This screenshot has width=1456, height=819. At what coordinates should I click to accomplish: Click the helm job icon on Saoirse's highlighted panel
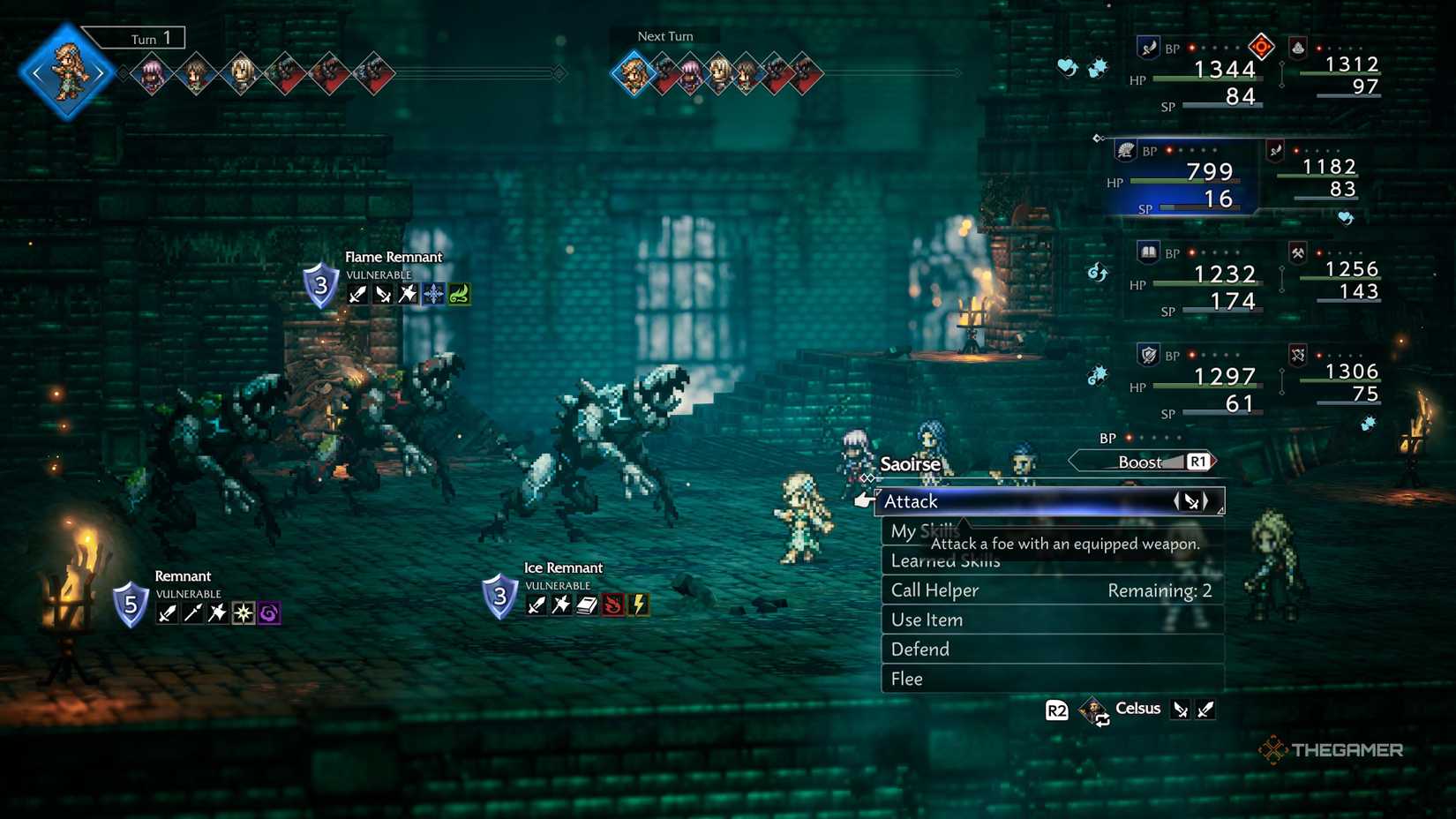(1124, 151)
